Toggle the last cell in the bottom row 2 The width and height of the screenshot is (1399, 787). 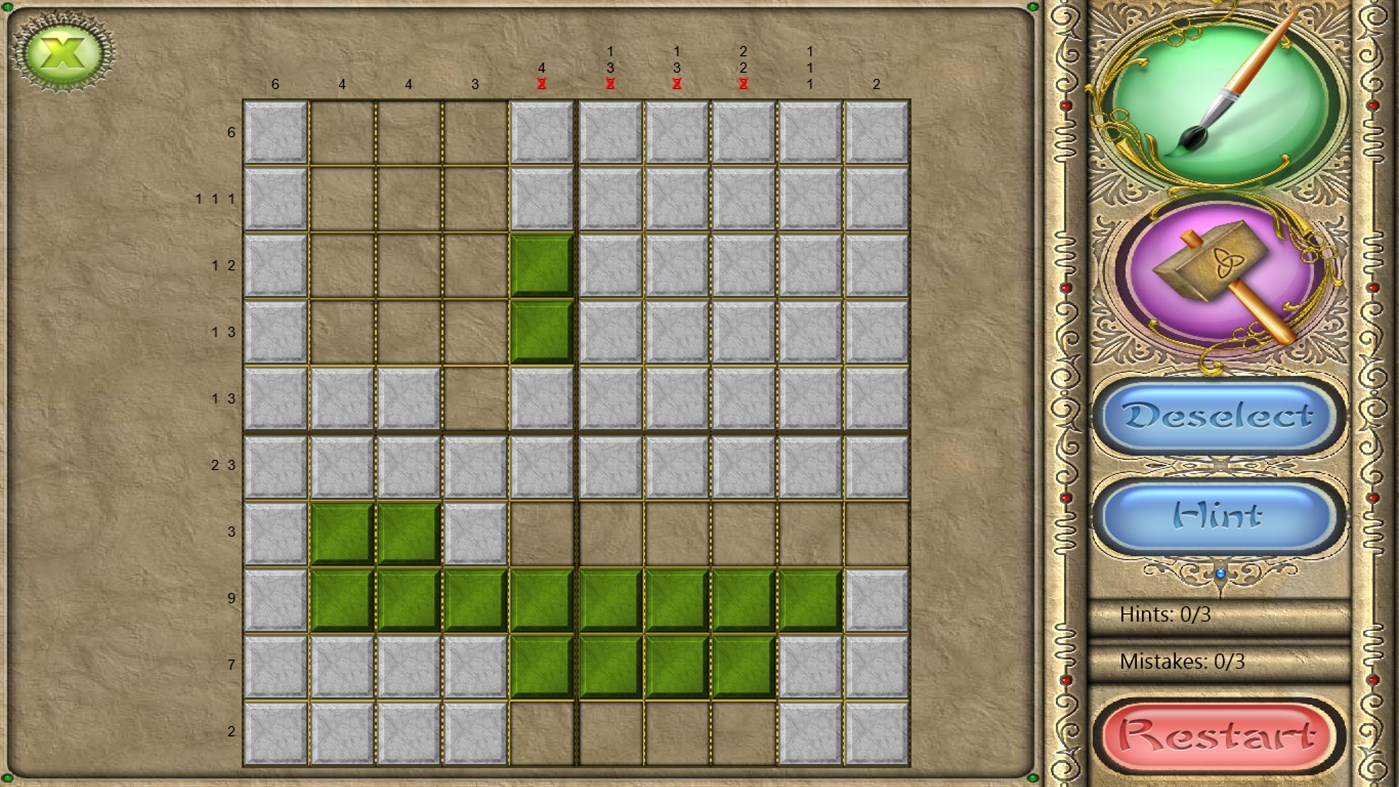[x=875, y=732]
